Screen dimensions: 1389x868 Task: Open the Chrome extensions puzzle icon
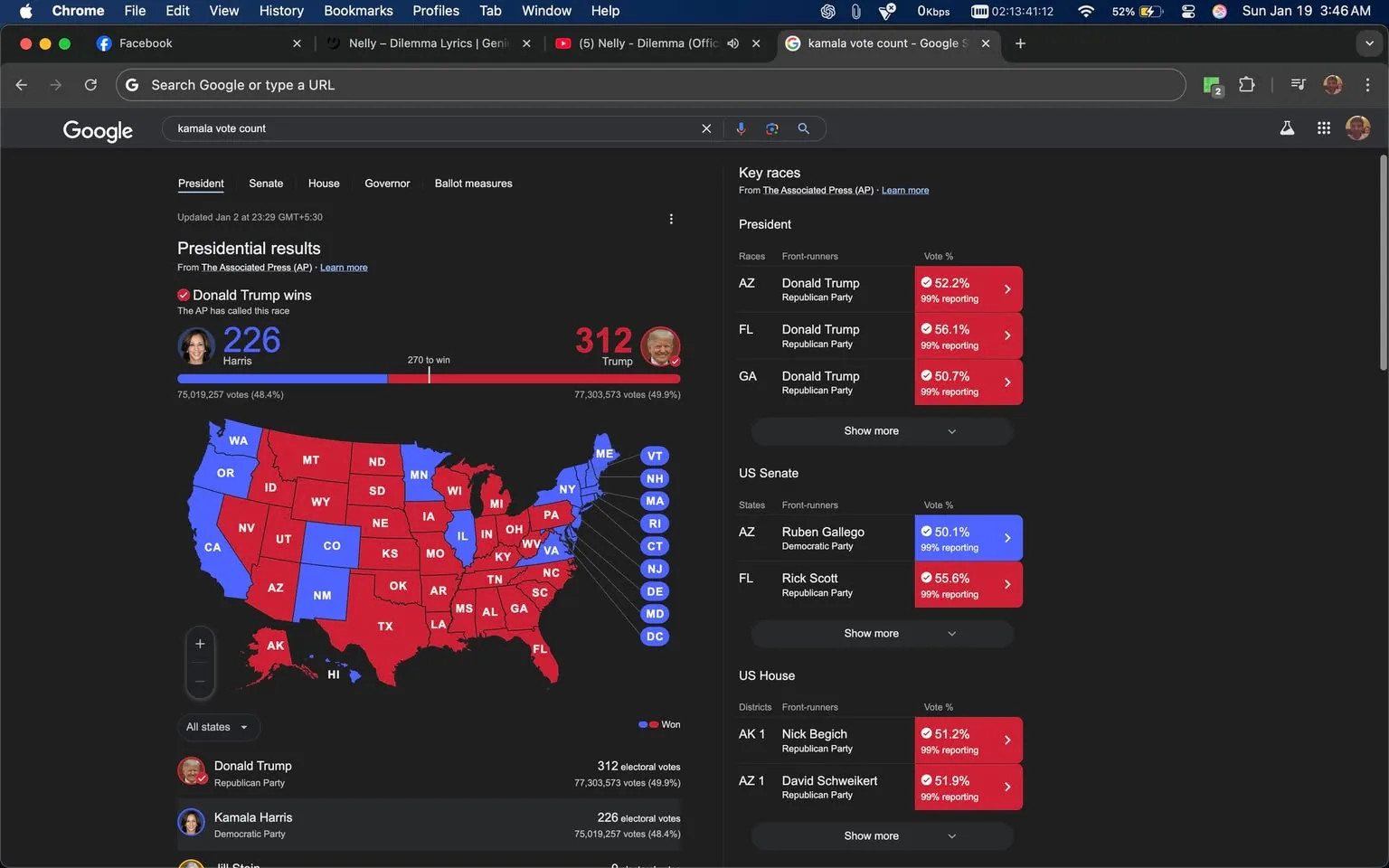(x=1246, y=84)
